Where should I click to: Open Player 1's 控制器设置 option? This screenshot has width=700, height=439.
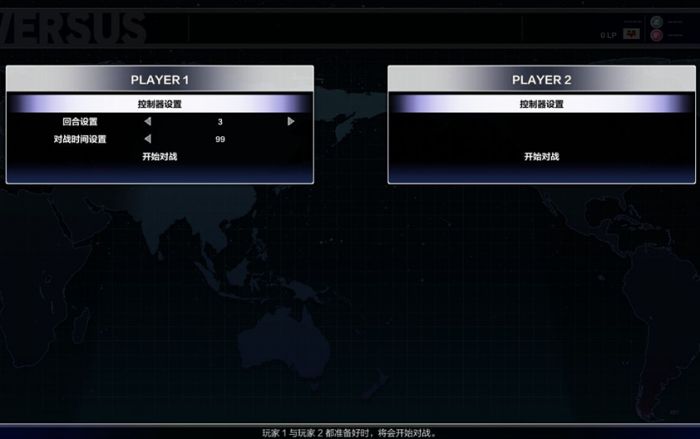pyautogui.click(x=160, y=104)
